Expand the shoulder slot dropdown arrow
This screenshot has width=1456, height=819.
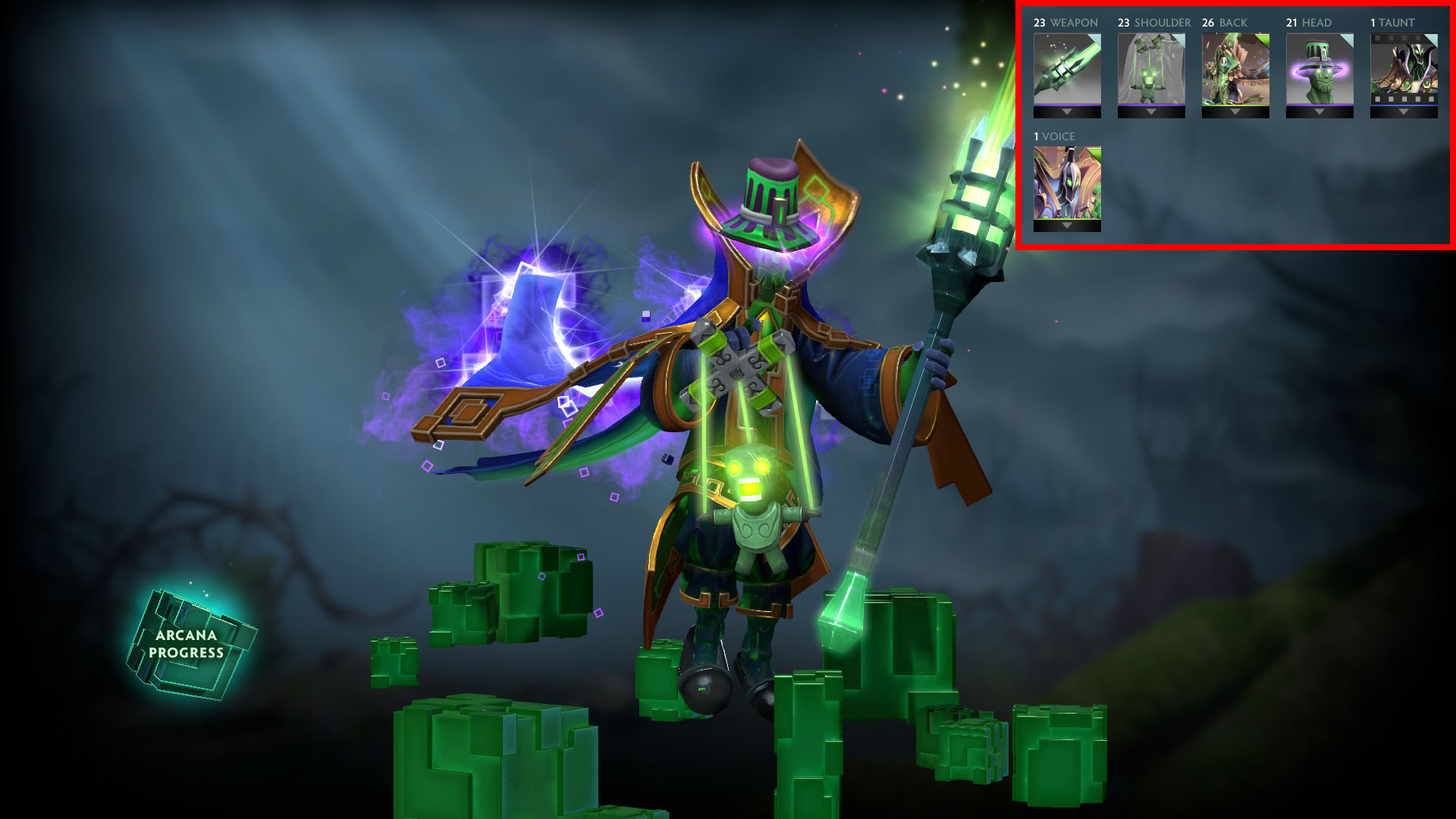tap(1151, 112)
